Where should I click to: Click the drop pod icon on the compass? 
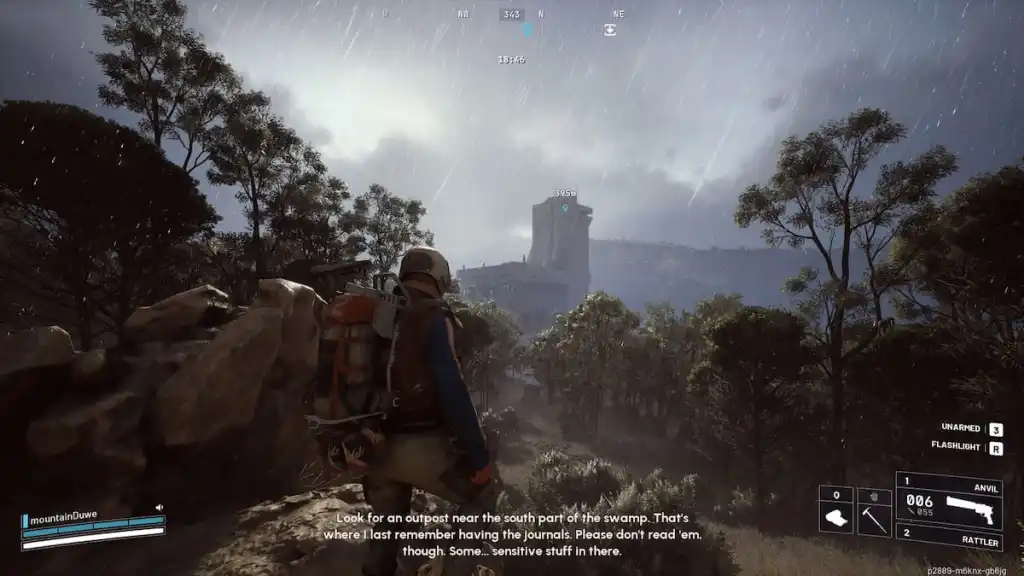pyautogui.click(x=610, y=30)
